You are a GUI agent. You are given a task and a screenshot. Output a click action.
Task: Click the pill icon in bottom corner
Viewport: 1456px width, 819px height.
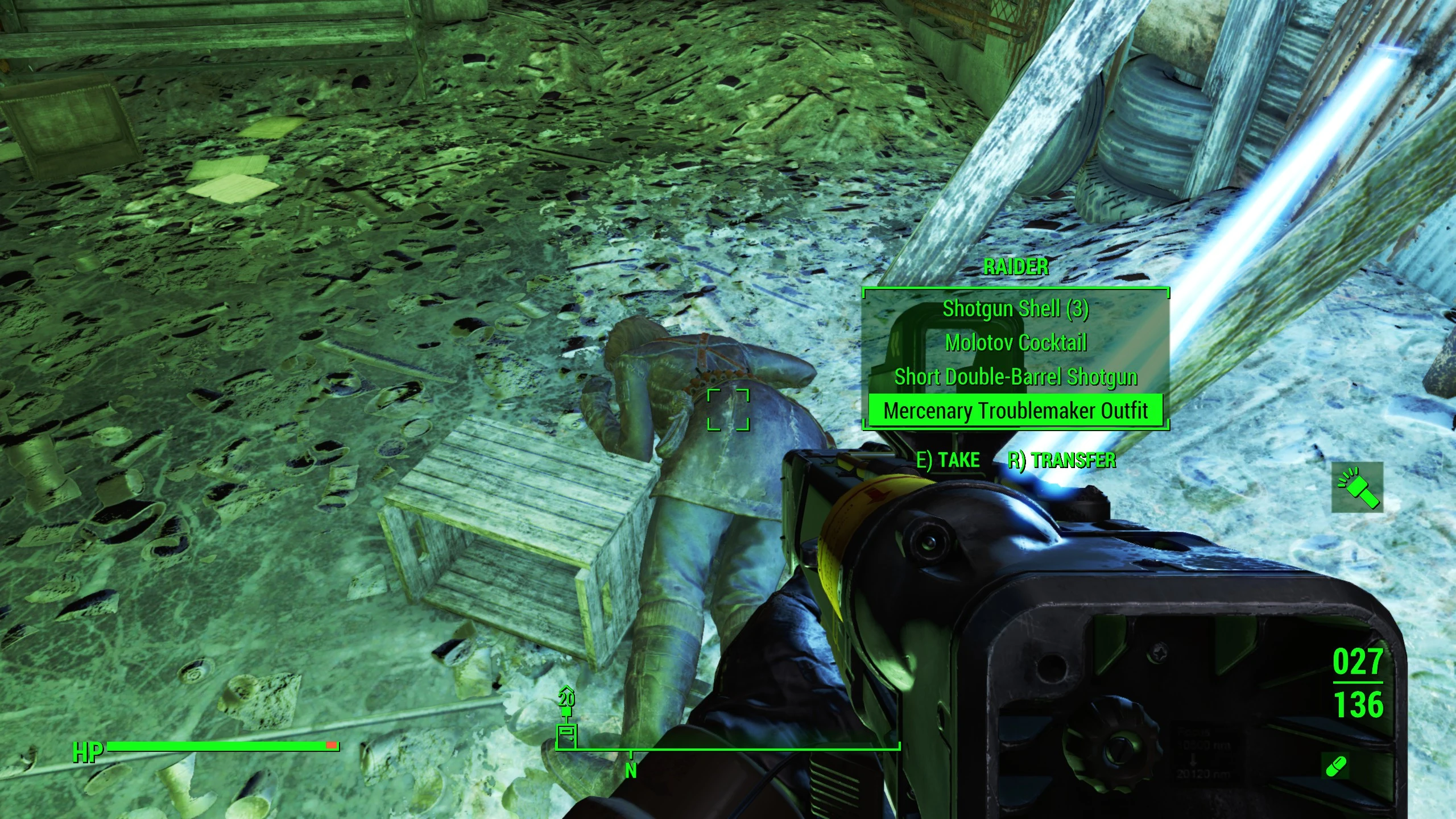1335,766
